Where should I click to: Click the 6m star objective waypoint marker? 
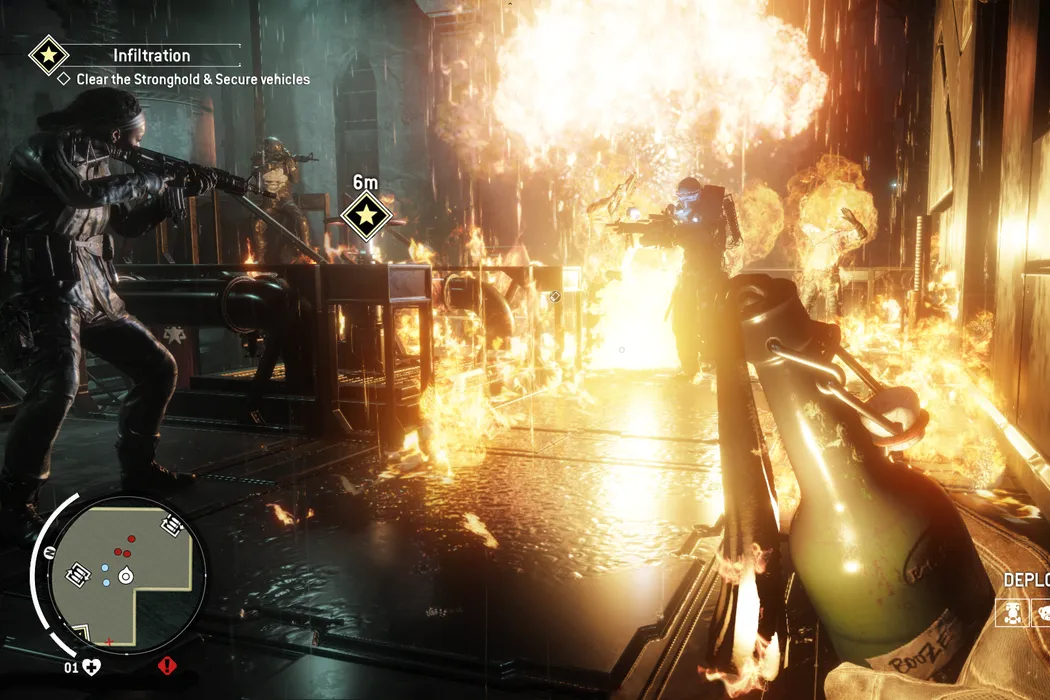[x=366, y=216]
